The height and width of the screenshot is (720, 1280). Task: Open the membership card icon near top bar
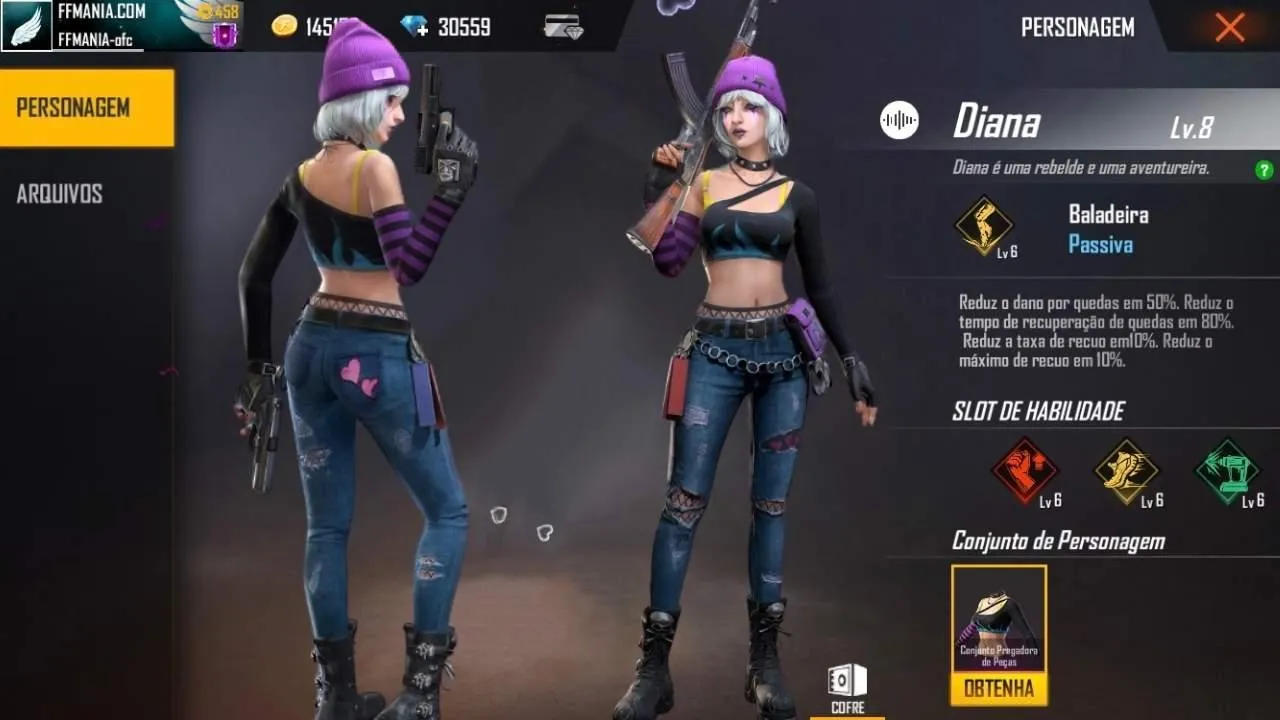pyautogui.click(x=565, y=26)
